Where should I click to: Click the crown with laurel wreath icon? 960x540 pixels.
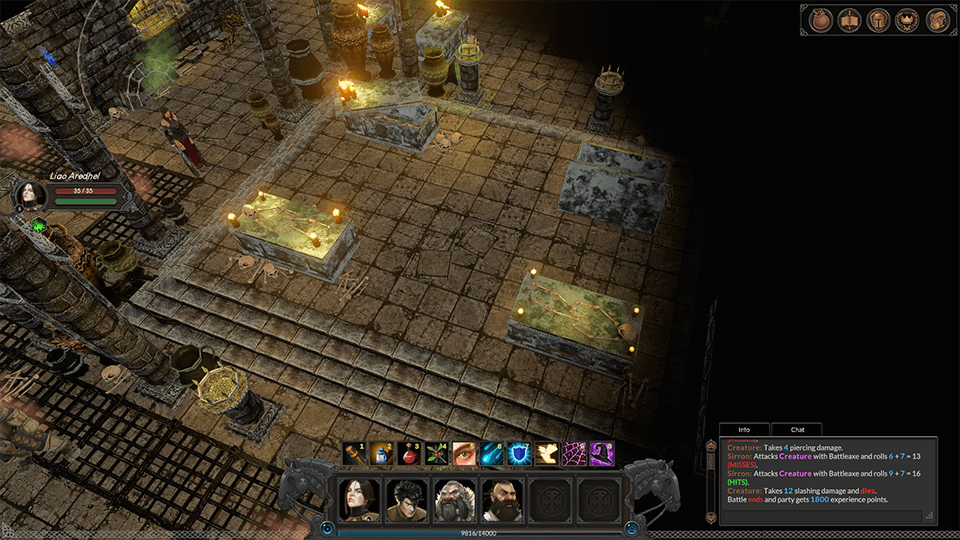[x=908, y=20]
